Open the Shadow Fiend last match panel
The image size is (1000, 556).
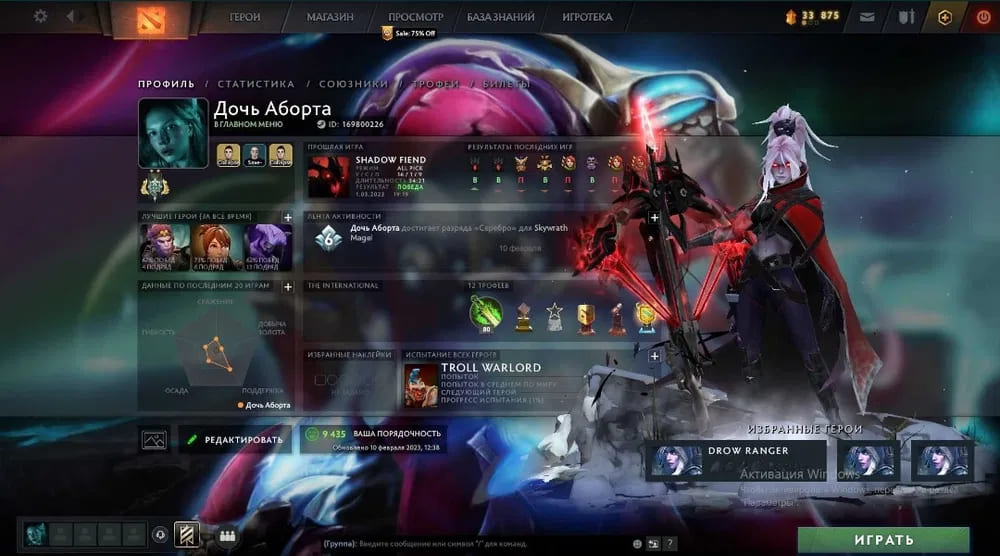(x=380, y=176)
